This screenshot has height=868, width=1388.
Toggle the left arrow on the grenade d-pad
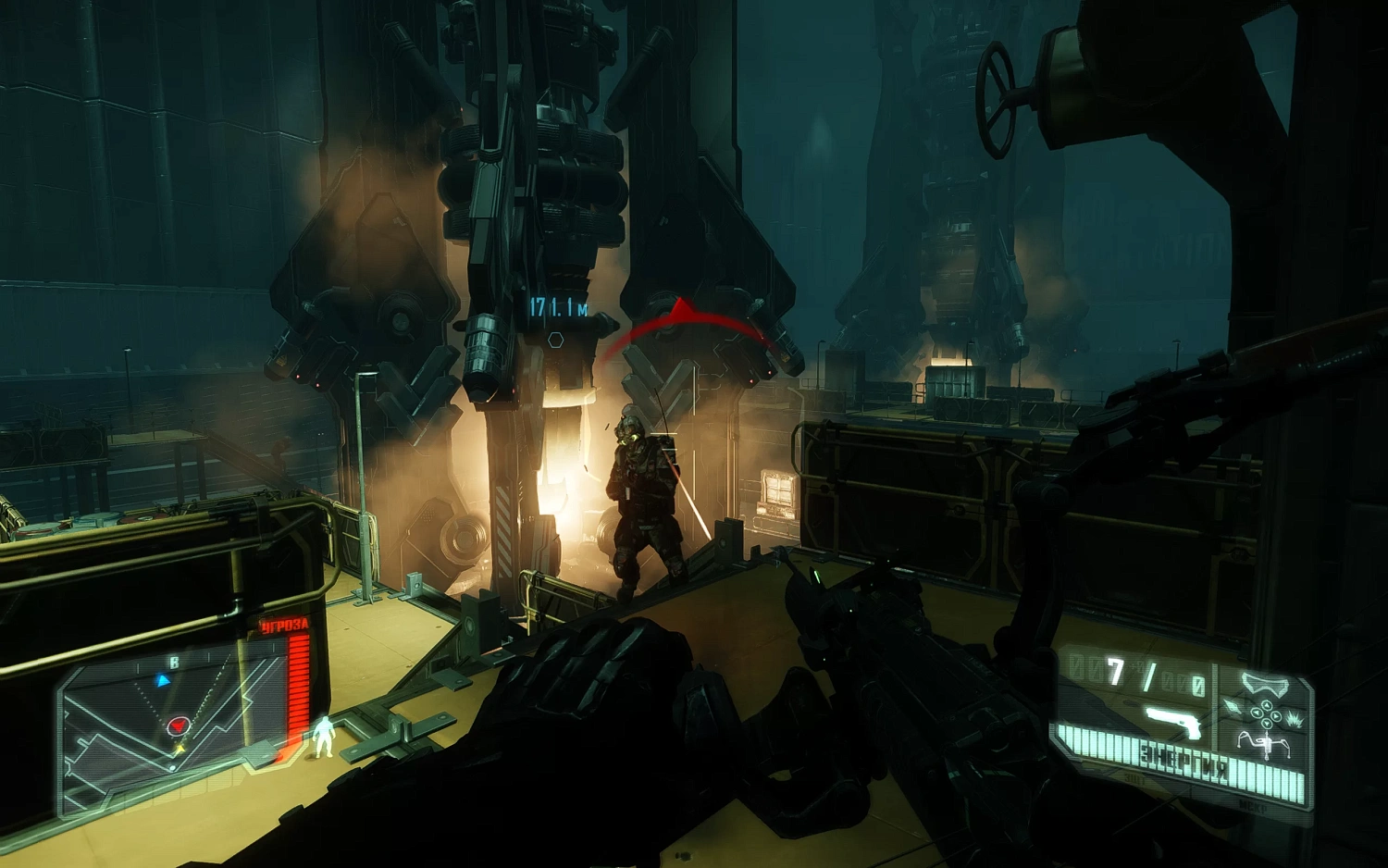(x=1257, y=714)
